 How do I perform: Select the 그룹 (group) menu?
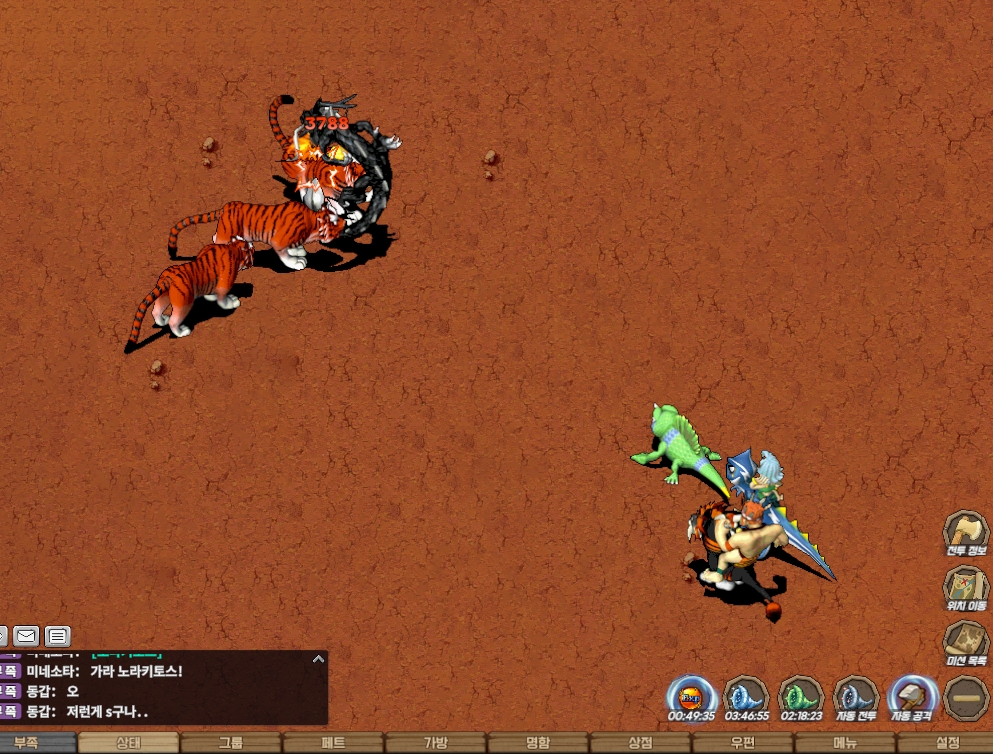[x=231, y=743]
